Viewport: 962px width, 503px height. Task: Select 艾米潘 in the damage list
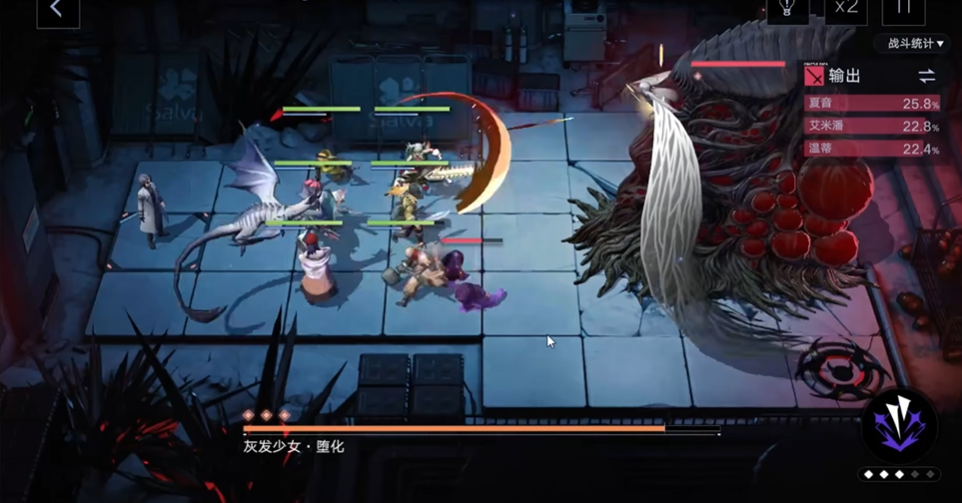pyautogui.click(x=872, y=126)
